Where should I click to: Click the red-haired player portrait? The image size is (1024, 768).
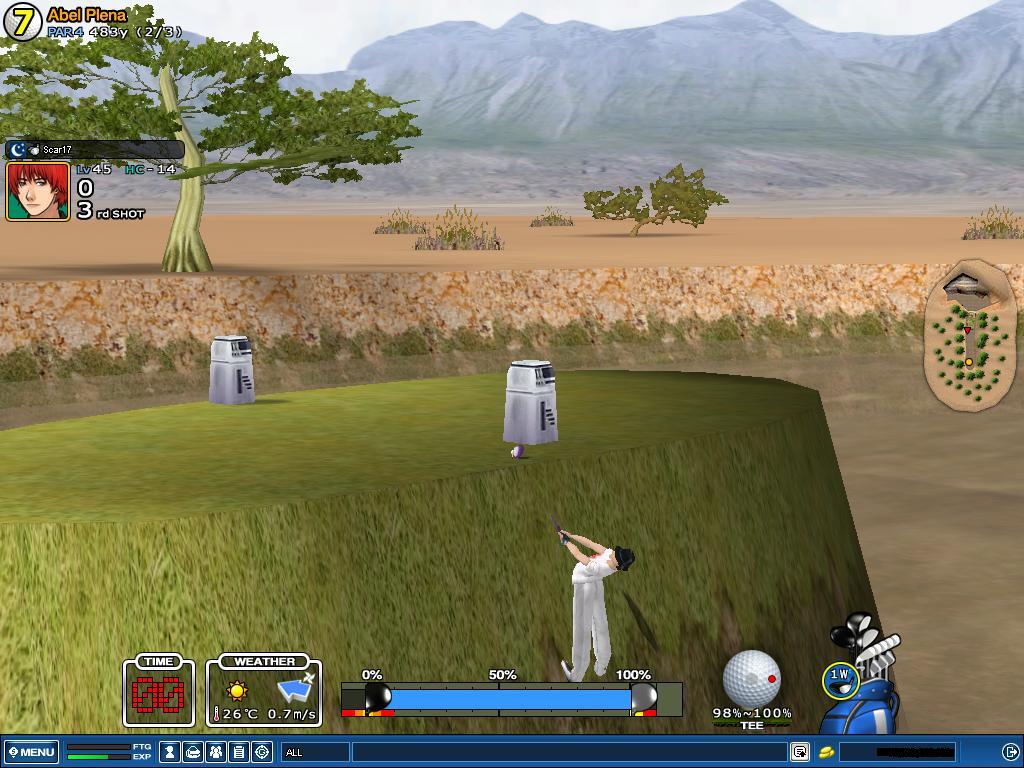tap(38, 191)
